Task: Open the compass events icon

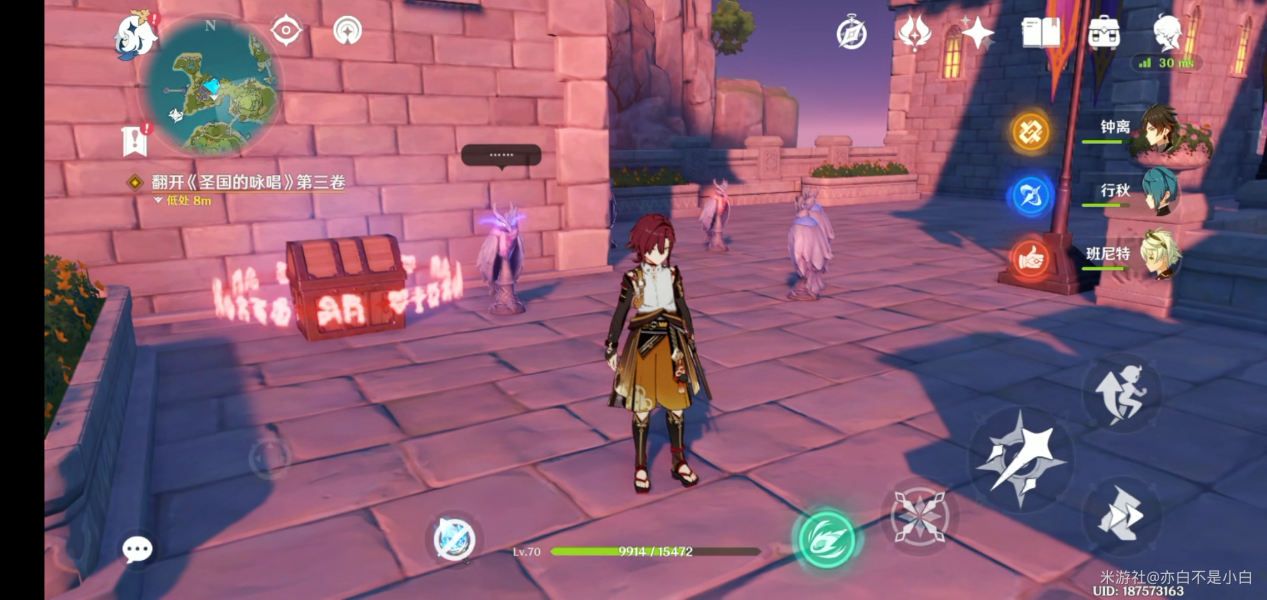Action: click(x=851, y=34)
